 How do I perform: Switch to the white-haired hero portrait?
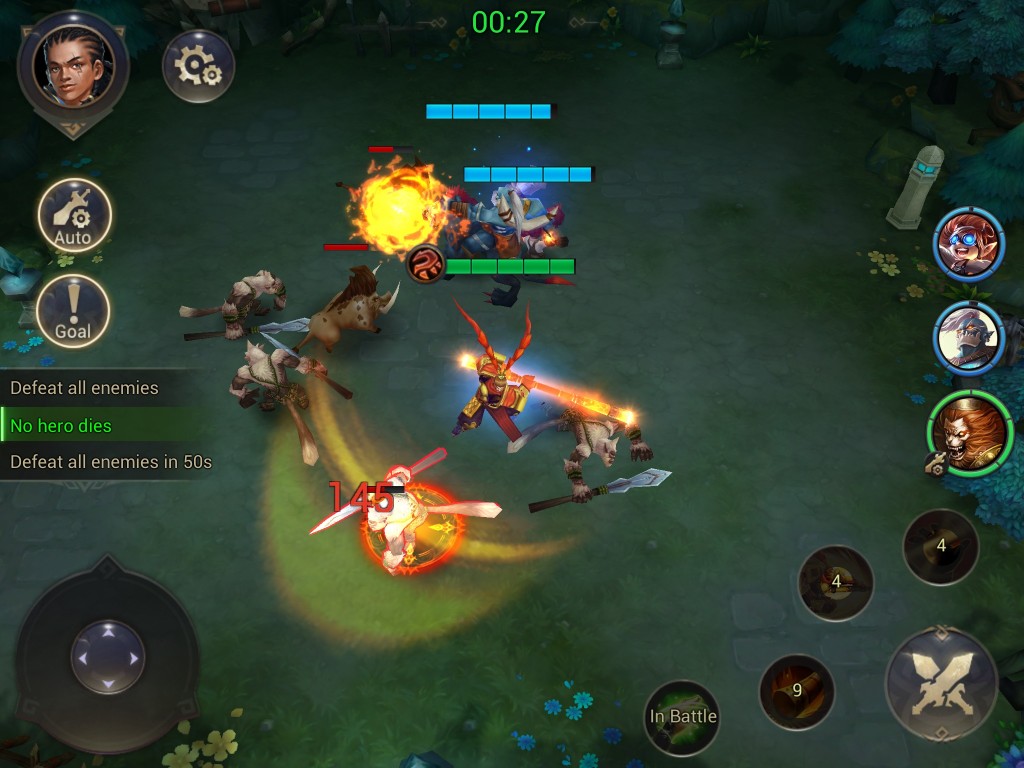[x=968, y=339]
